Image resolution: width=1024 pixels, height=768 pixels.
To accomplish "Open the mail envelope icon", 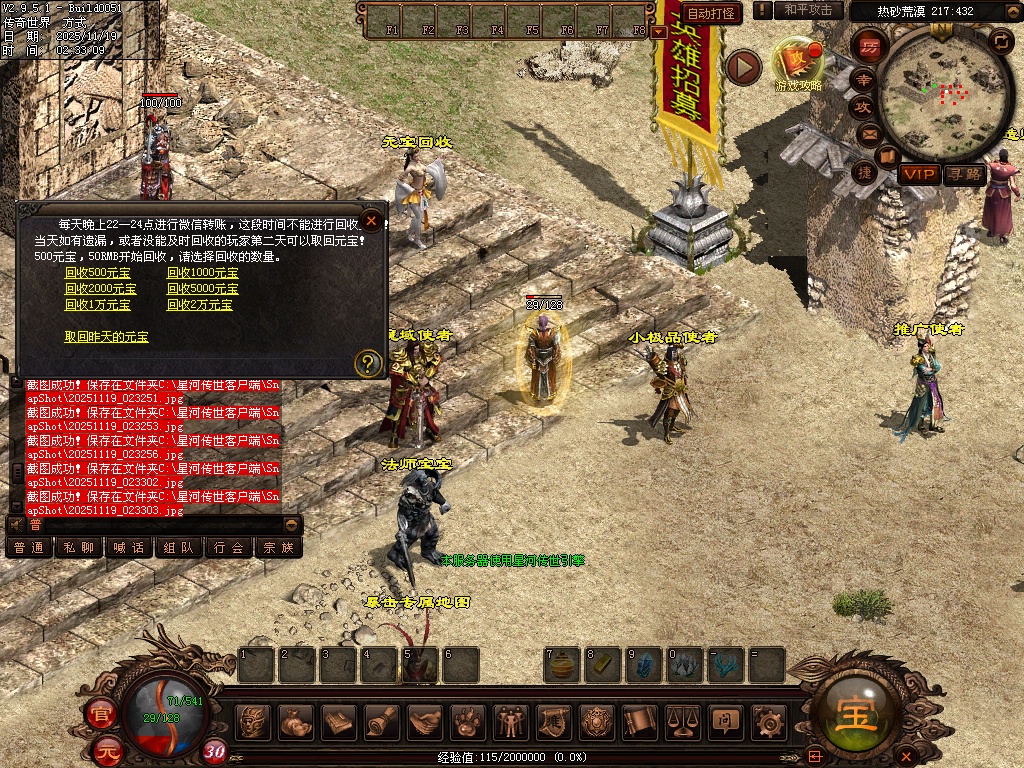I will click(868, 134).
